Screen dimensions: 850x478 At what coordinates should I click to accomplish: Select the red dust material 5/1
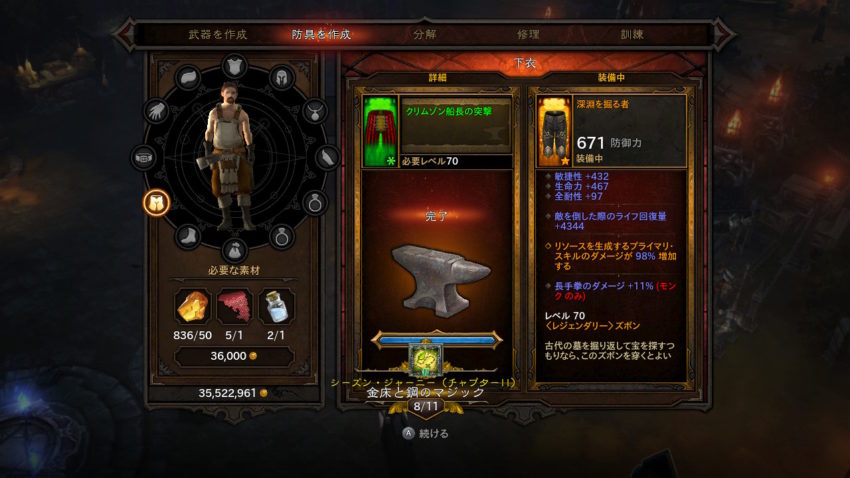234,306
